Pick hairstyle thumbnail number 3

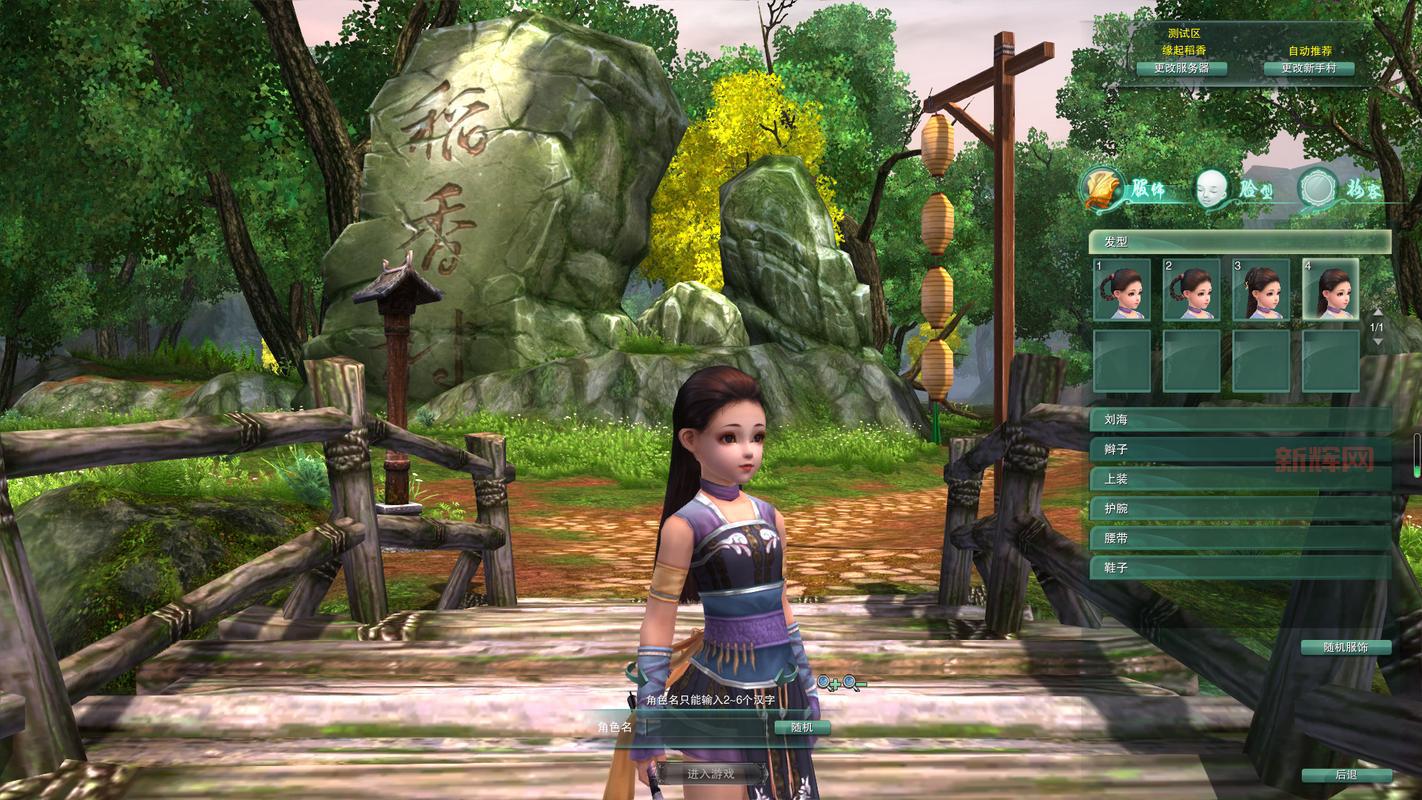coord(1261,289)
